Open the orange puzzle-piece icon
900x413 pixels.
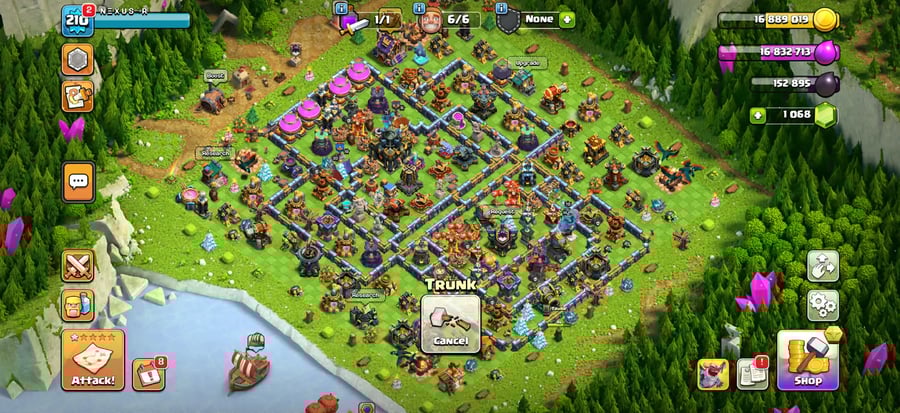tap(78, 96)
